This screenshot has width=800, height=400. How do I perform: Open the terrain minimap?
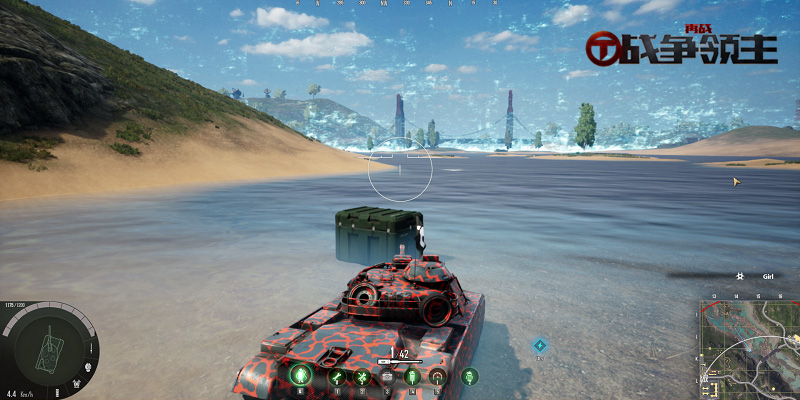coord(748,347)
